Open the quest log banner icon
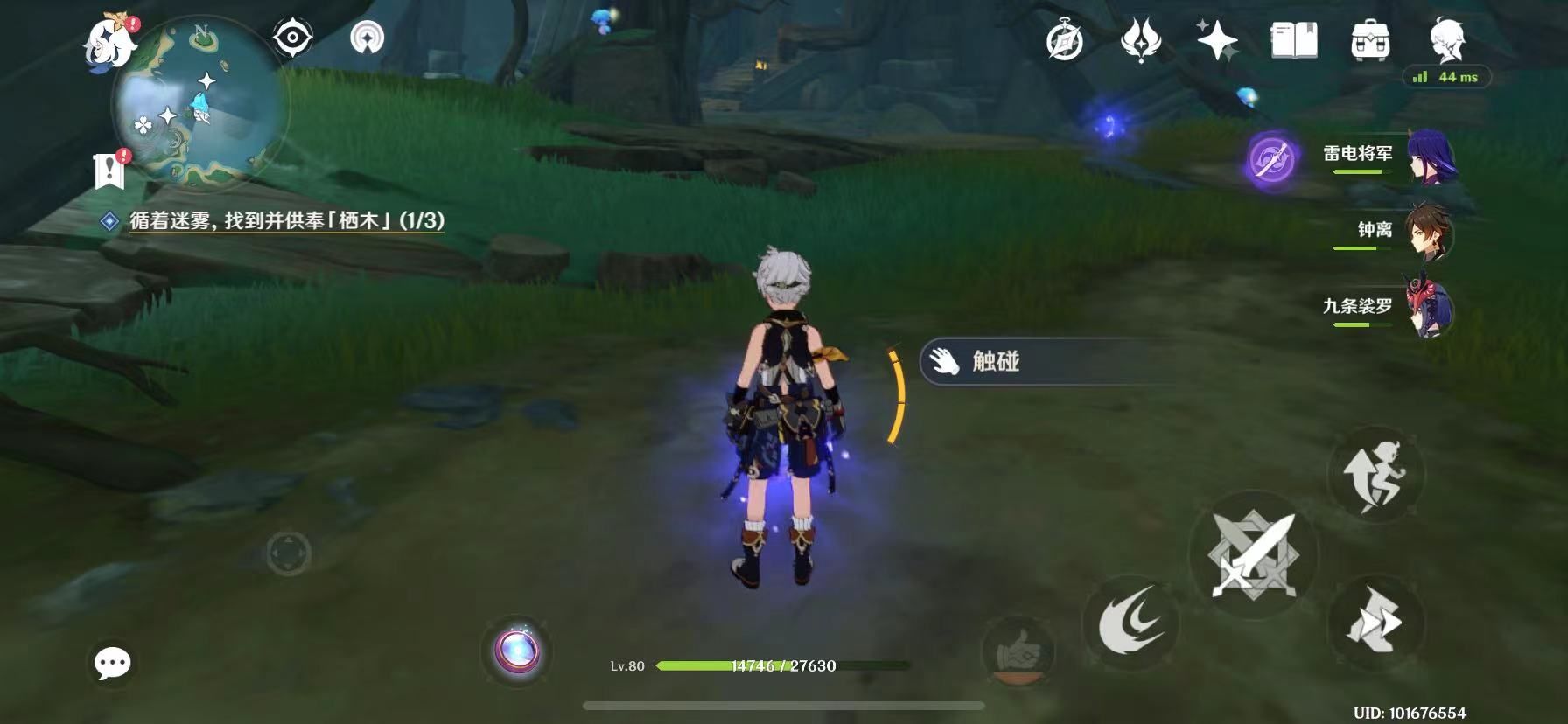Viewport: 1568px width, 724px height. point(109,170)
